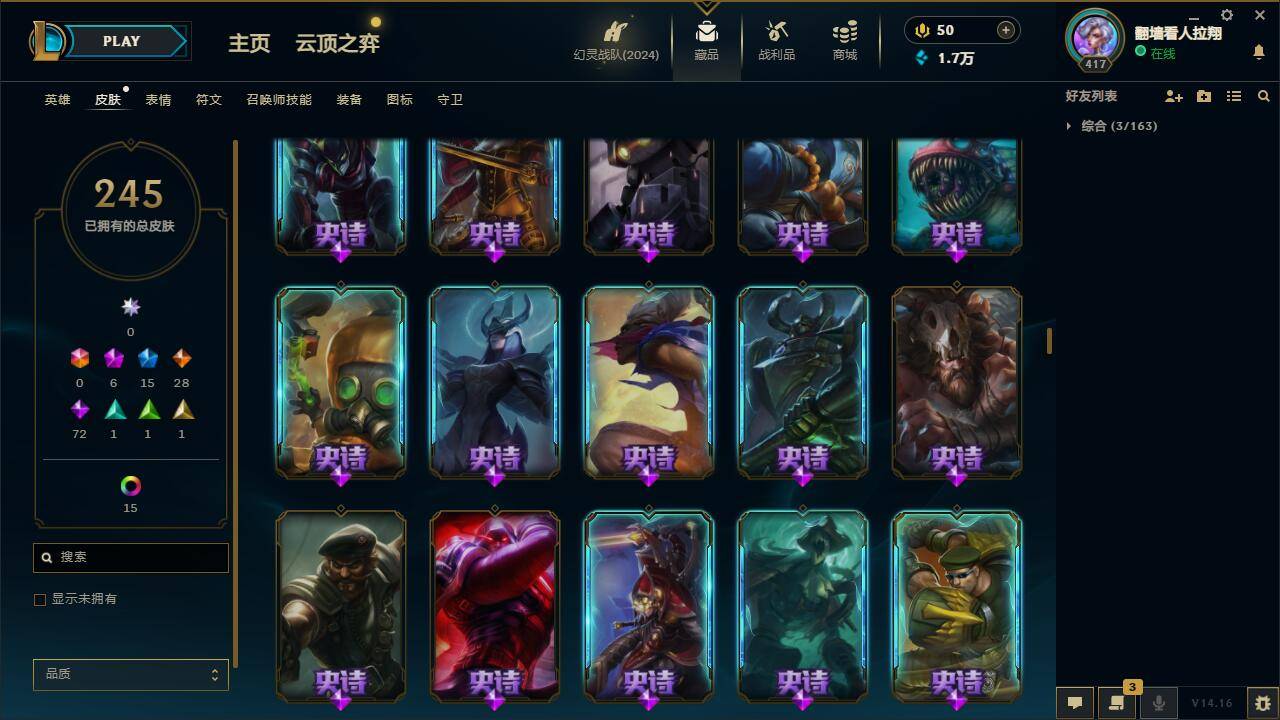Image resolution: width=1280 pixels, height=720 pixels.
Task: Open the 品质 quality dropdown
Action: (130, 674)
